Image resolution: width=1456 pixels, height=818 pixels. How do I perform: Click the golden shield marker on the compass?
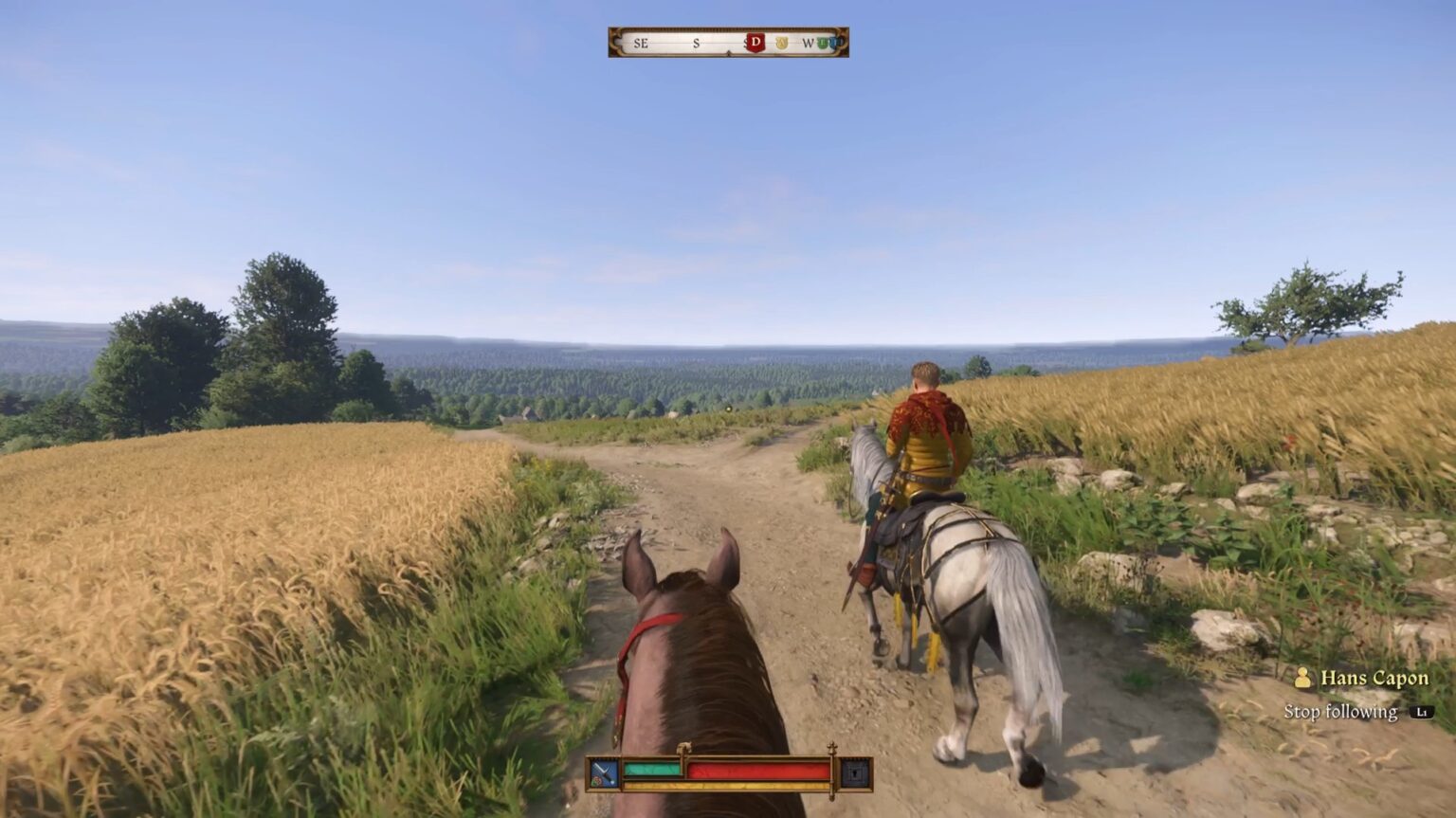(782, 42)
